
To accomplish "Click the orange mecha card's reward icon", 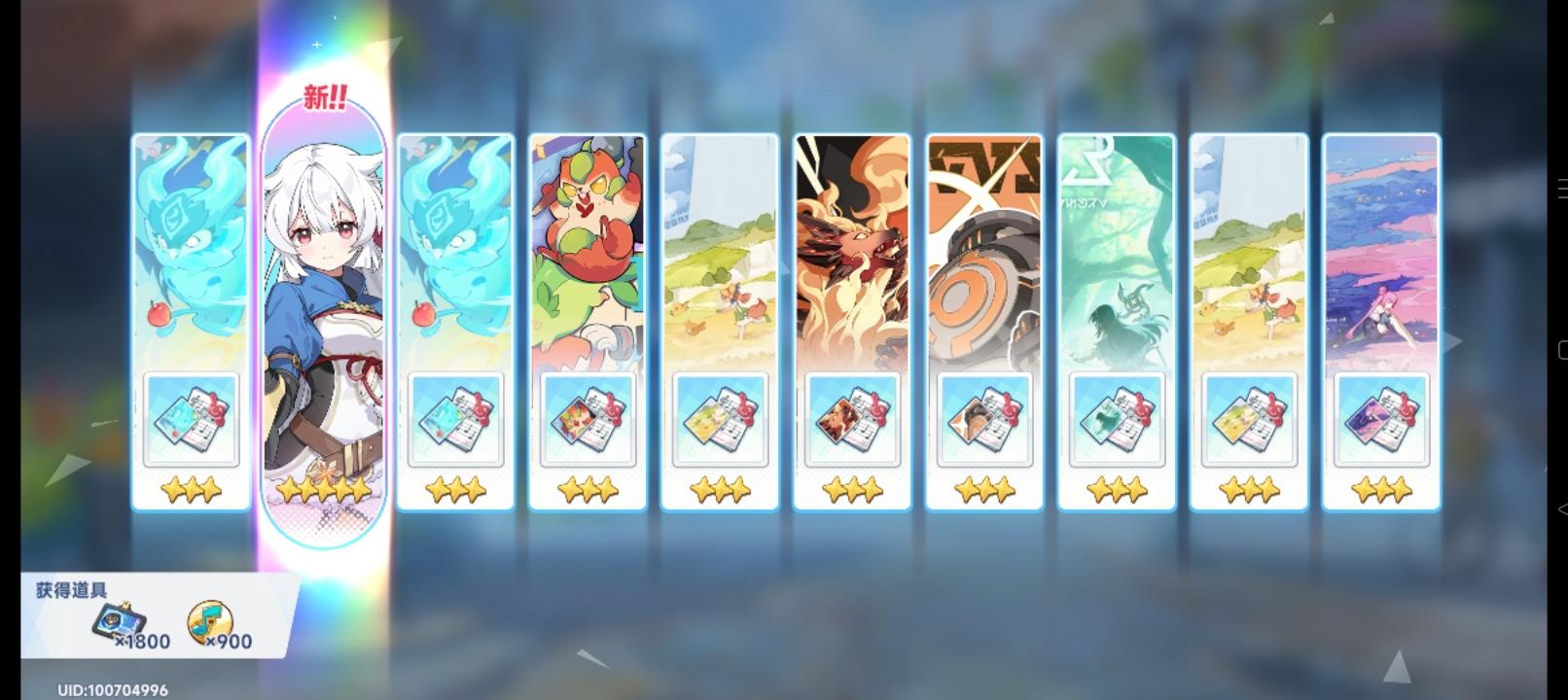I will click(983, 420).
